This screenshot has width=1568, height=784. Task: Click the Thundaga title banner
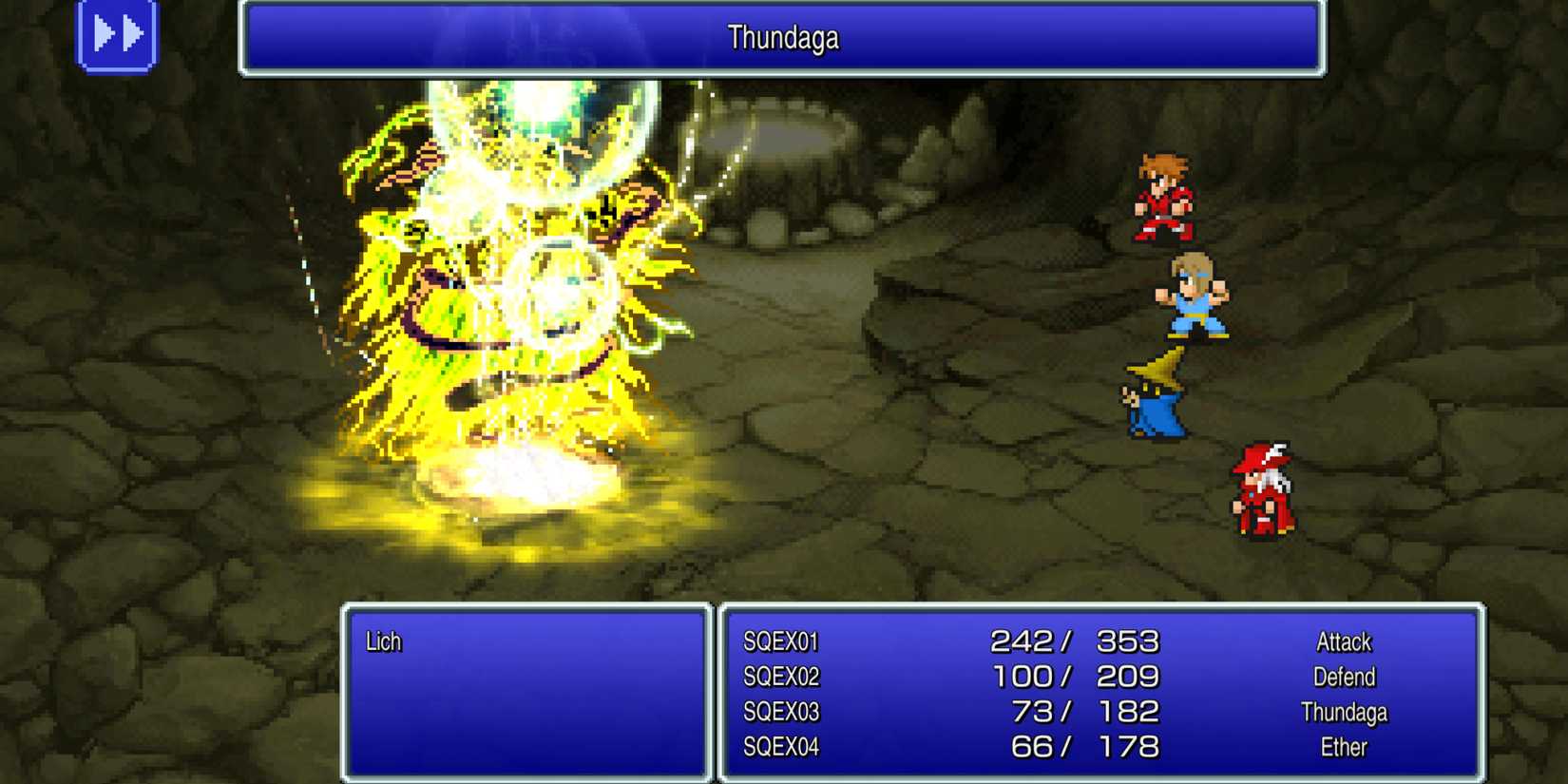tap(784, 38)
